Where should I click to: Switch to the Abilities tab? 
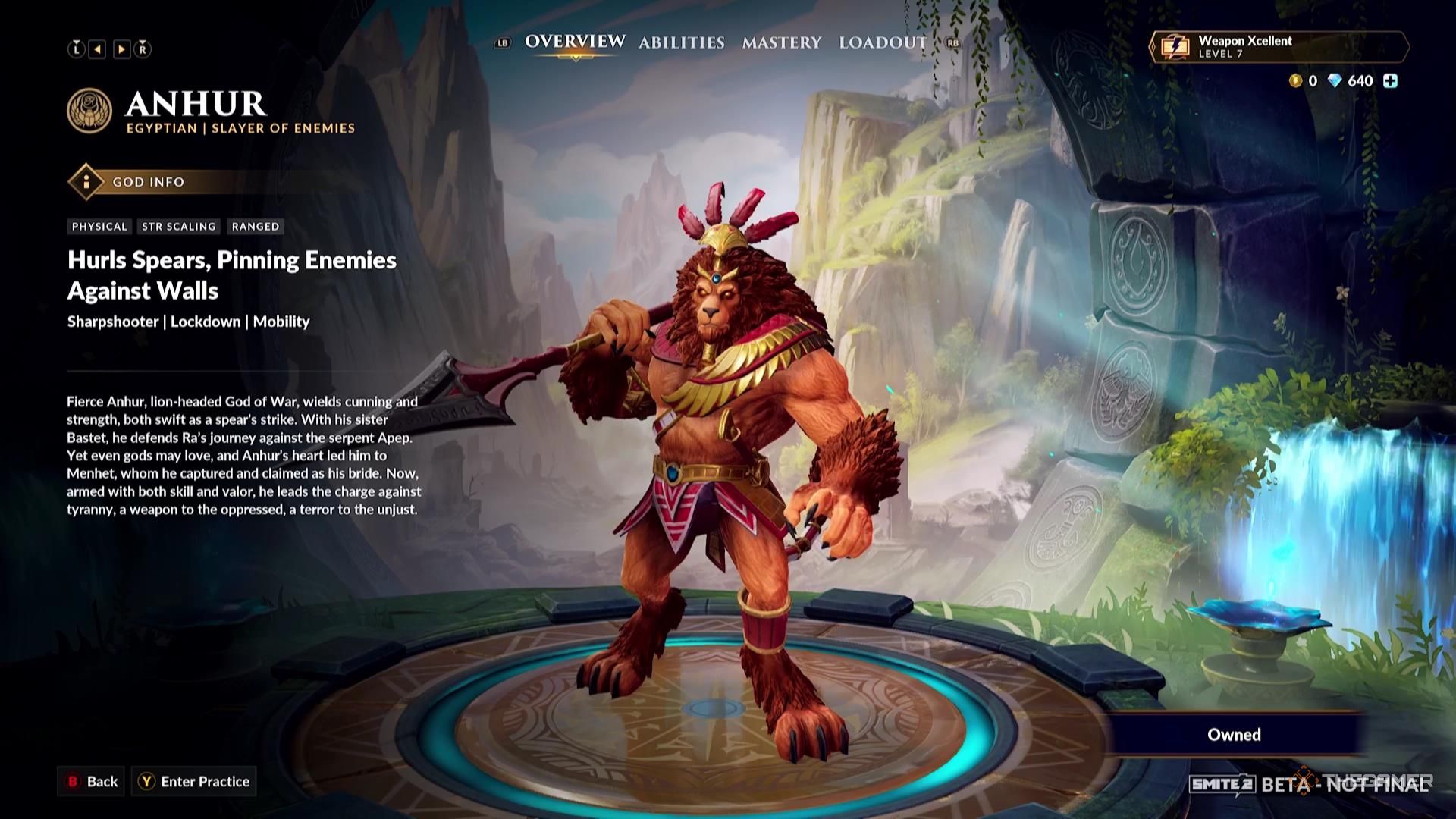[x=681, y=43]
